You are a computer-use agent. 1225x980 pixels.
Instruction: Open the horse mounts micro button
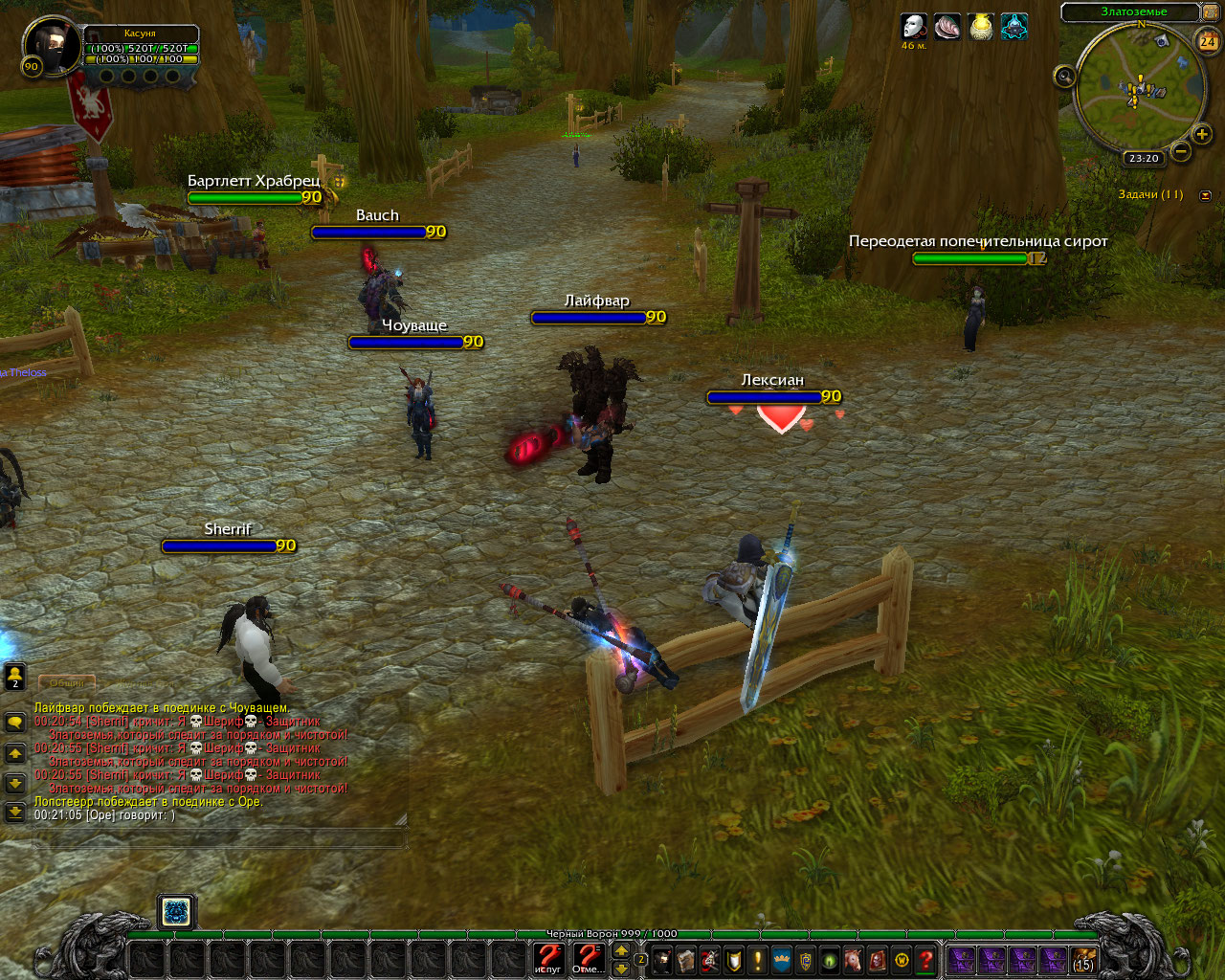(852, 960)
